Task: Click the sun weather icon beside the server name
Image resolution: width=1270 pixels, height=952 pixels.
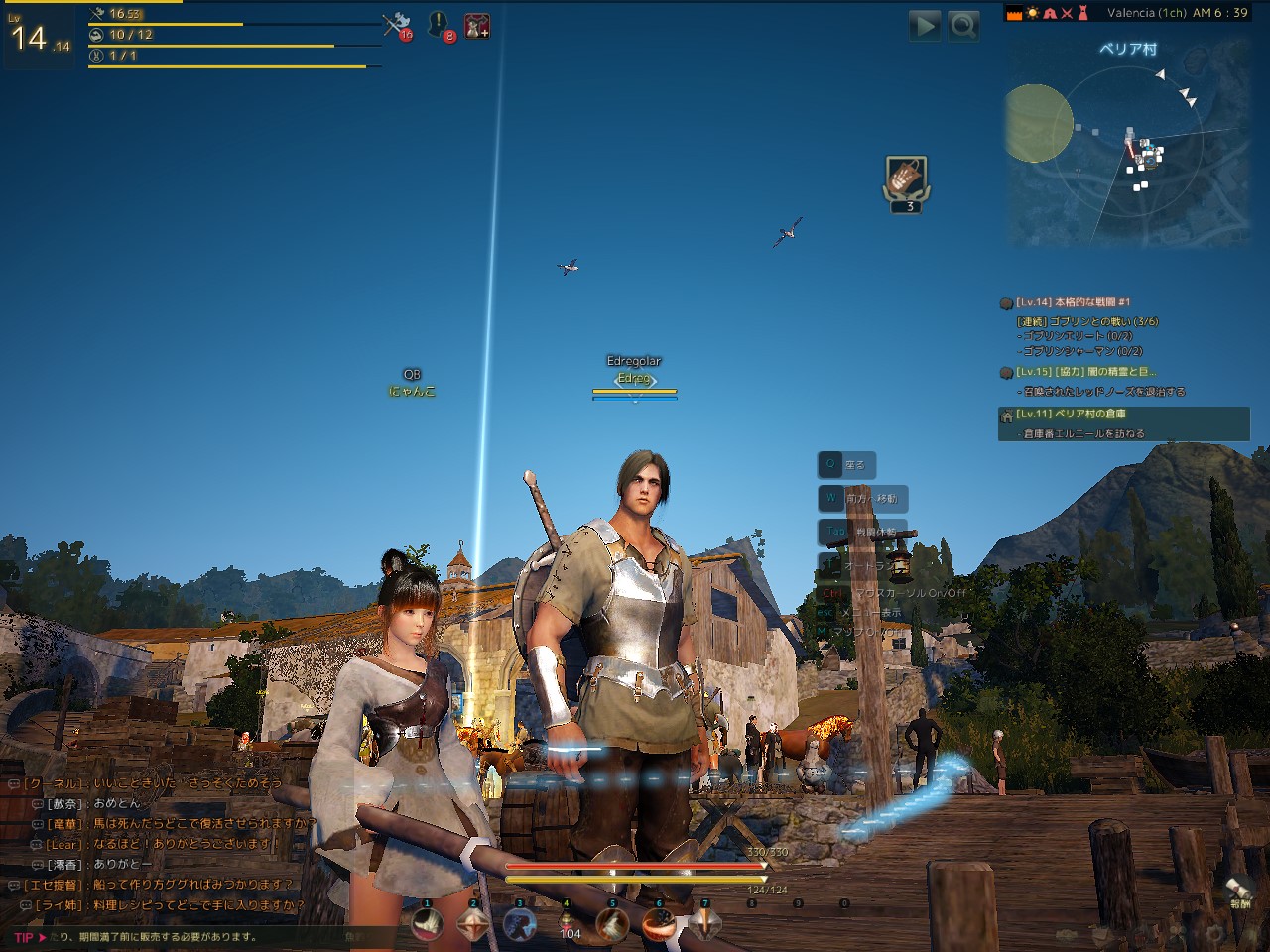Action: point(1032,13)
